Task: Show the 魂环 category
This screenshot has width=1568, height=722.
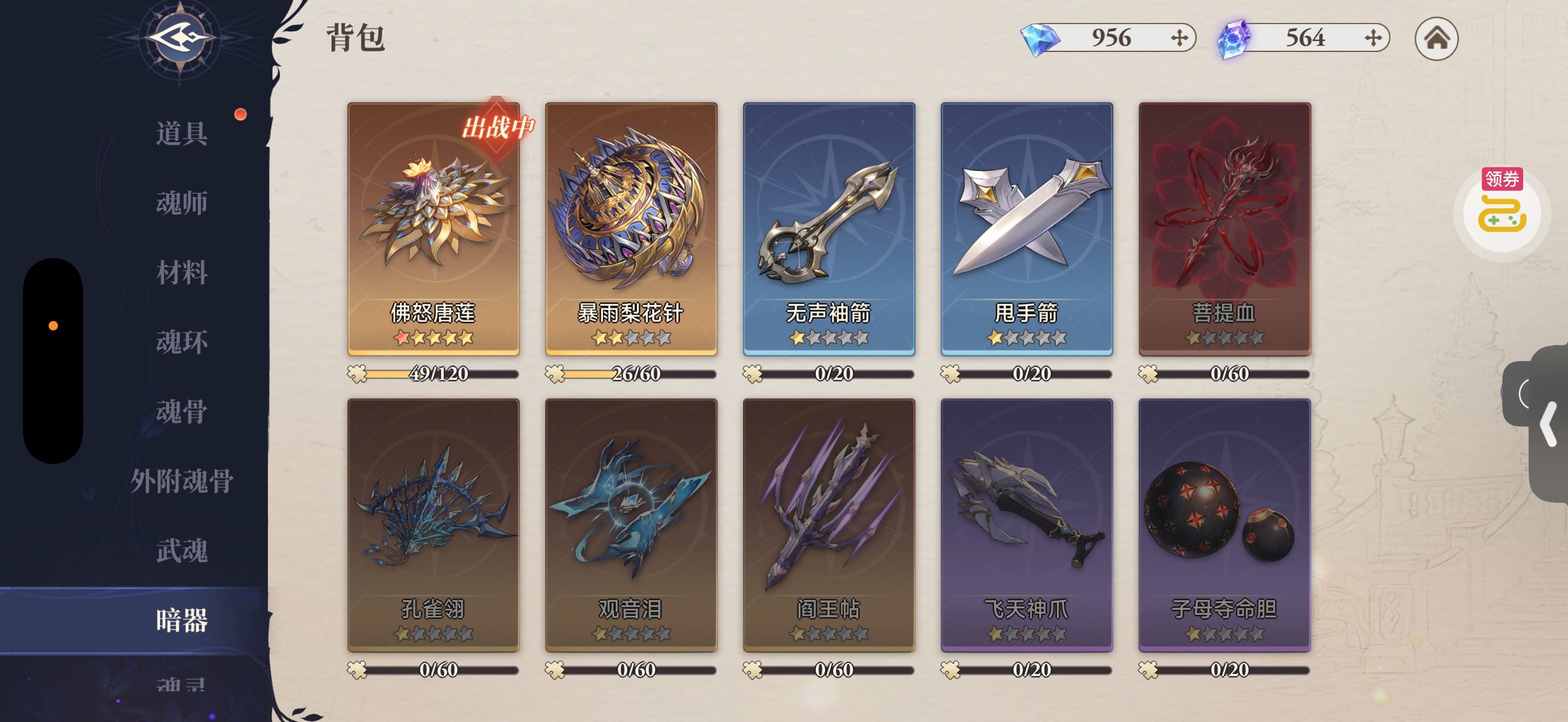Action: [182, 341]
